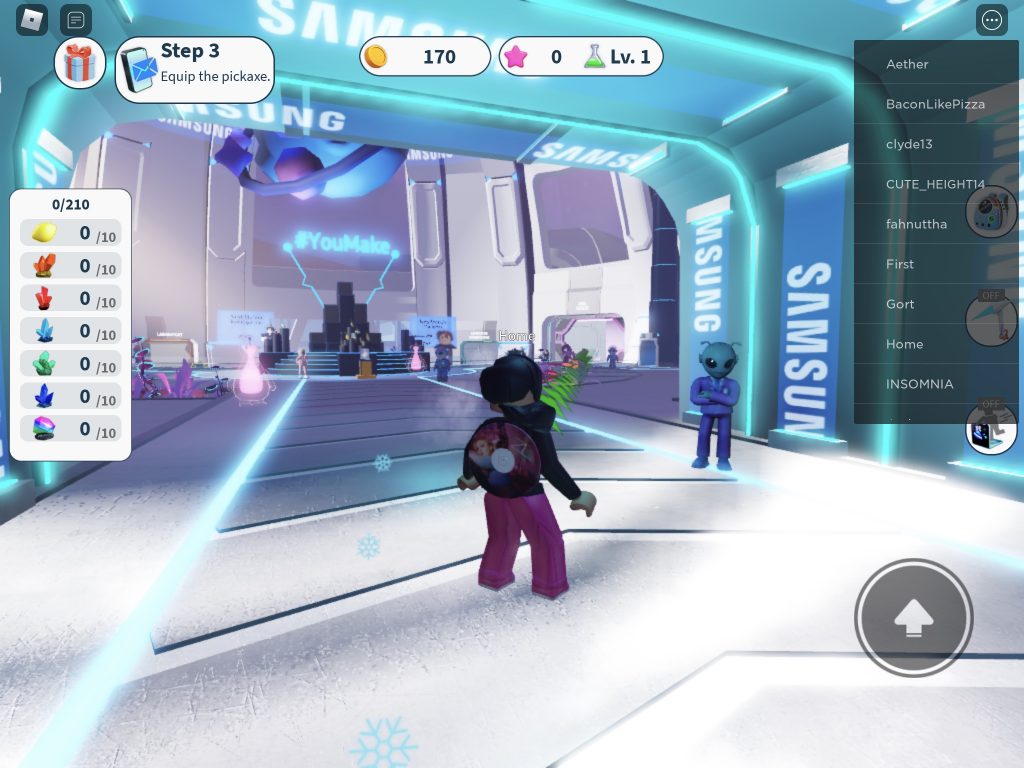The height and width of the screenshot is (768, 1024).
Task: Select Gort in the player list
Action: pos(900,304)
